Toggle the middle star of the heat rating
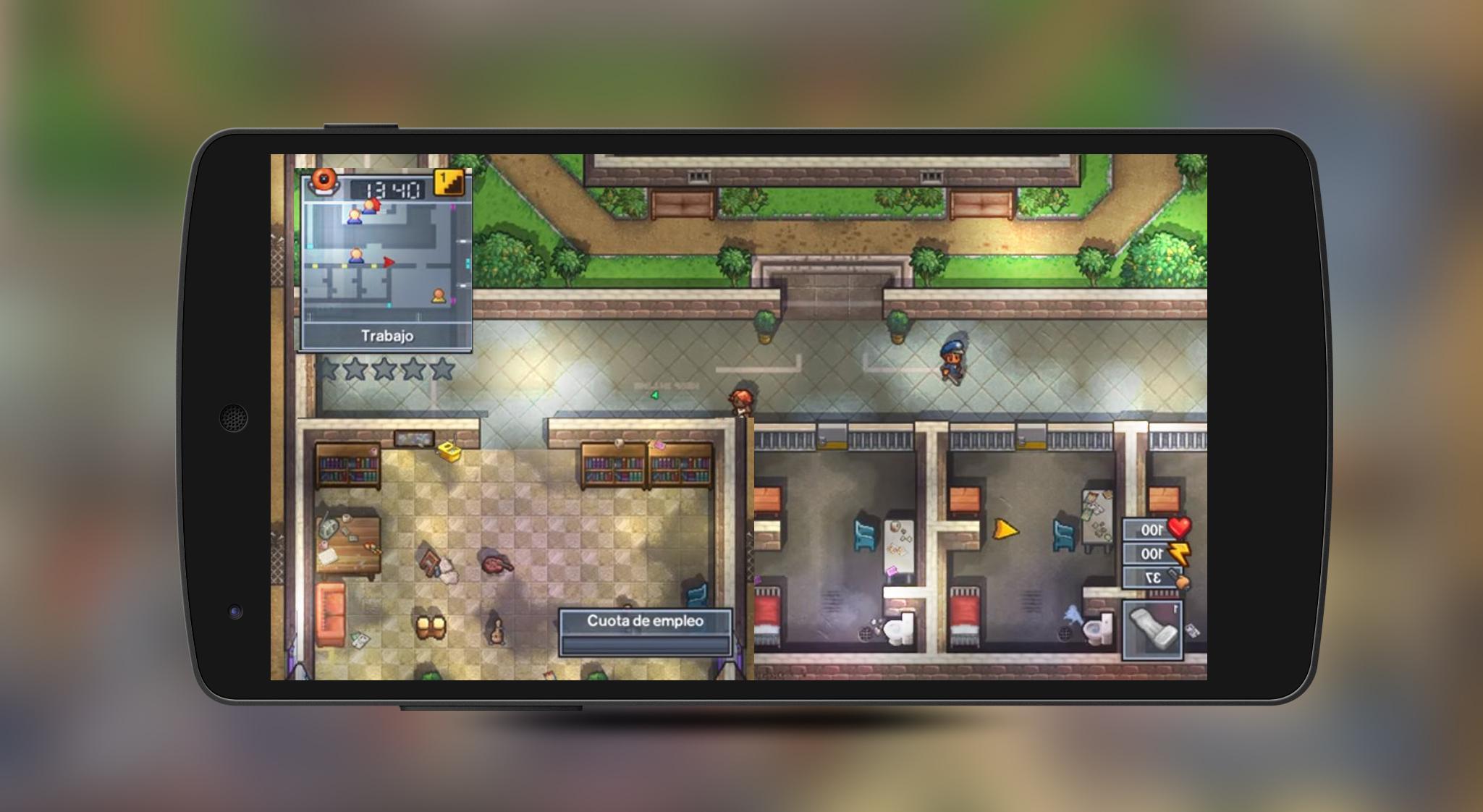The image size is (1483, 812). click(384, 368)
